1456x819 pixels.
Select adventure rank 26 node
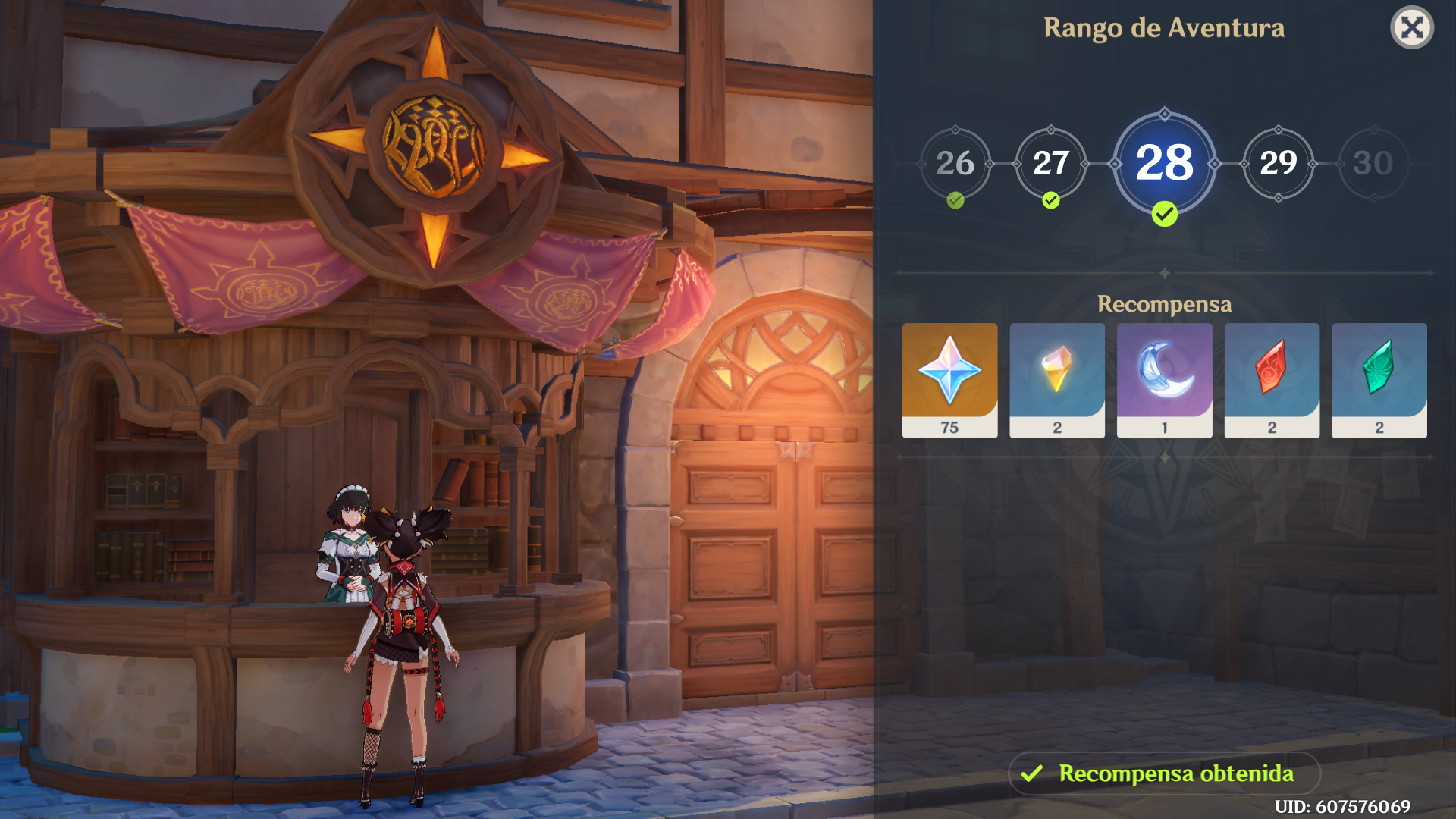tap(955, 163)
